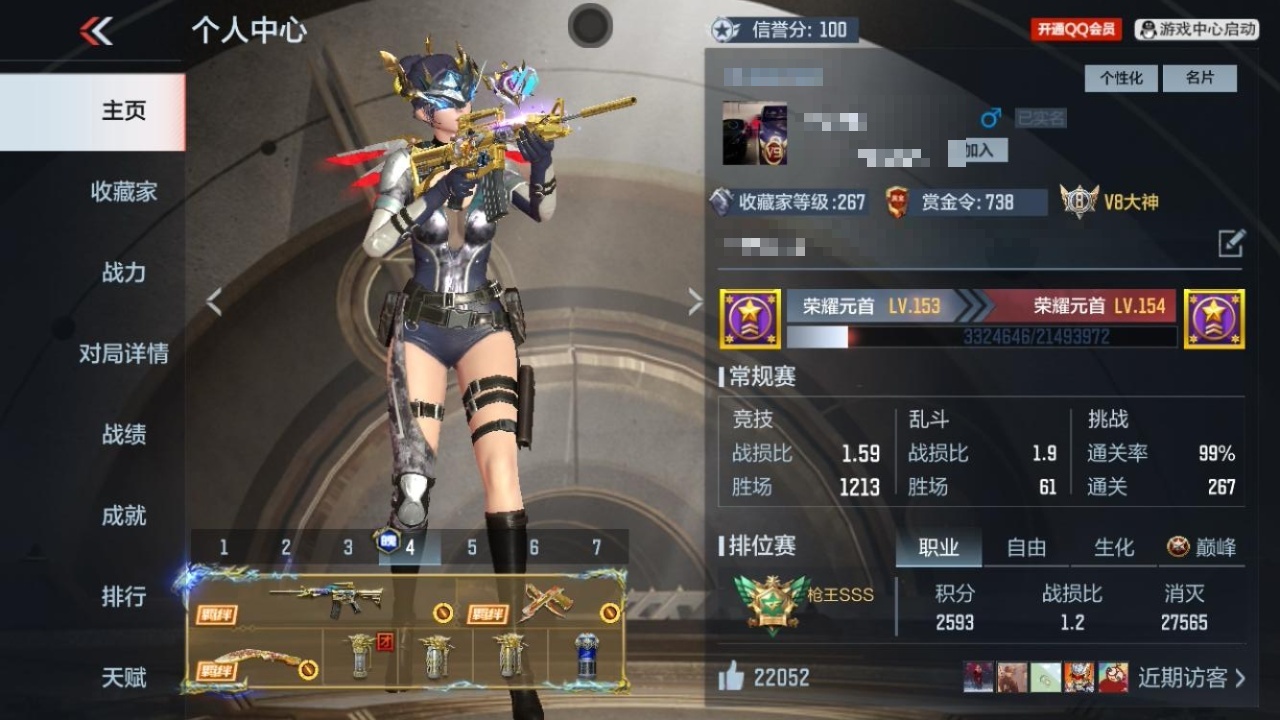Image resolution: width=1280 pixels, height=720 pixels.
Task: Give a like with the thumbs-up icon
Action: coord(732,677)
